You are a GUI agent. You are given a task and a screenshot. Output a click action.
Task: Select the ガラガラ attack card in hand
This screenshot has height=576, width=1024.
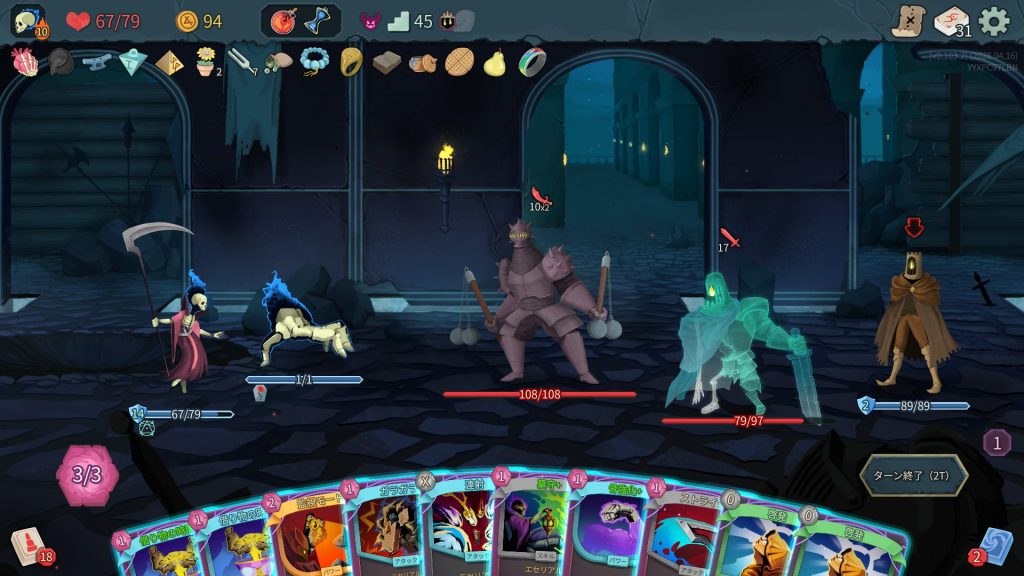[390, 530]
